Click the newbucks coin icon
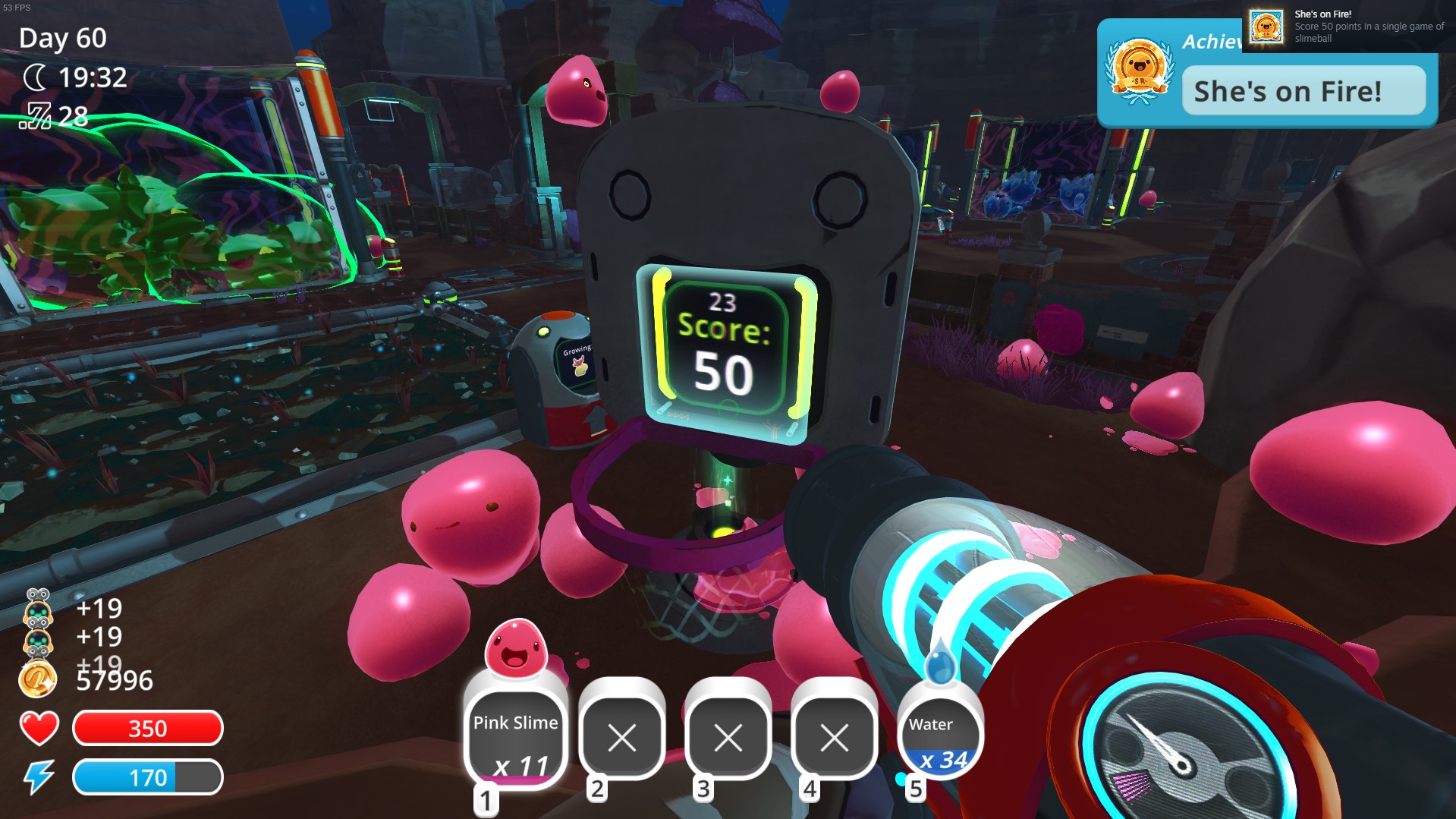1456x819 pixels. 36,679
